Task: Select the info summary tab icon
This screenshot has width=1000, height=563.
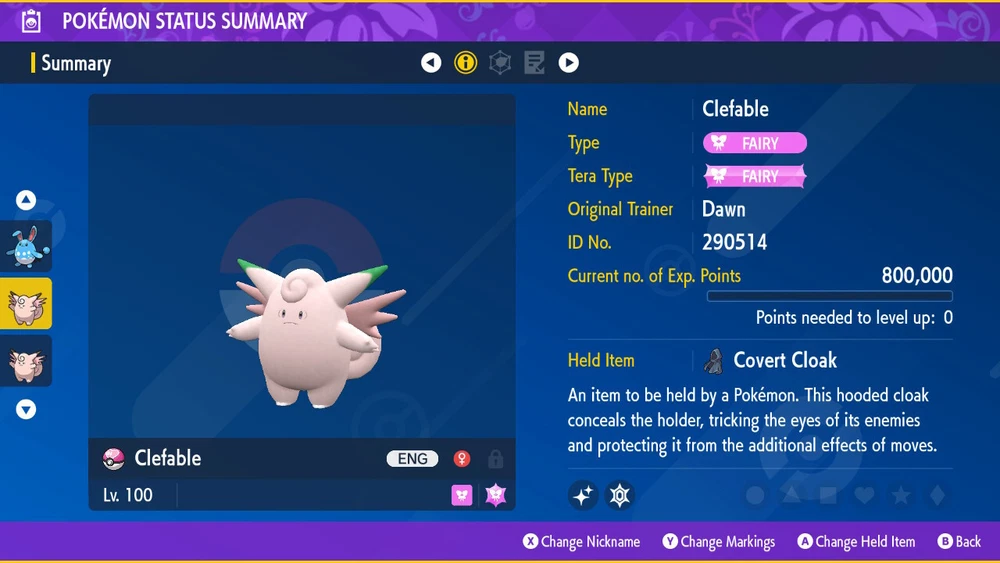Action: (x=465, y=63)
